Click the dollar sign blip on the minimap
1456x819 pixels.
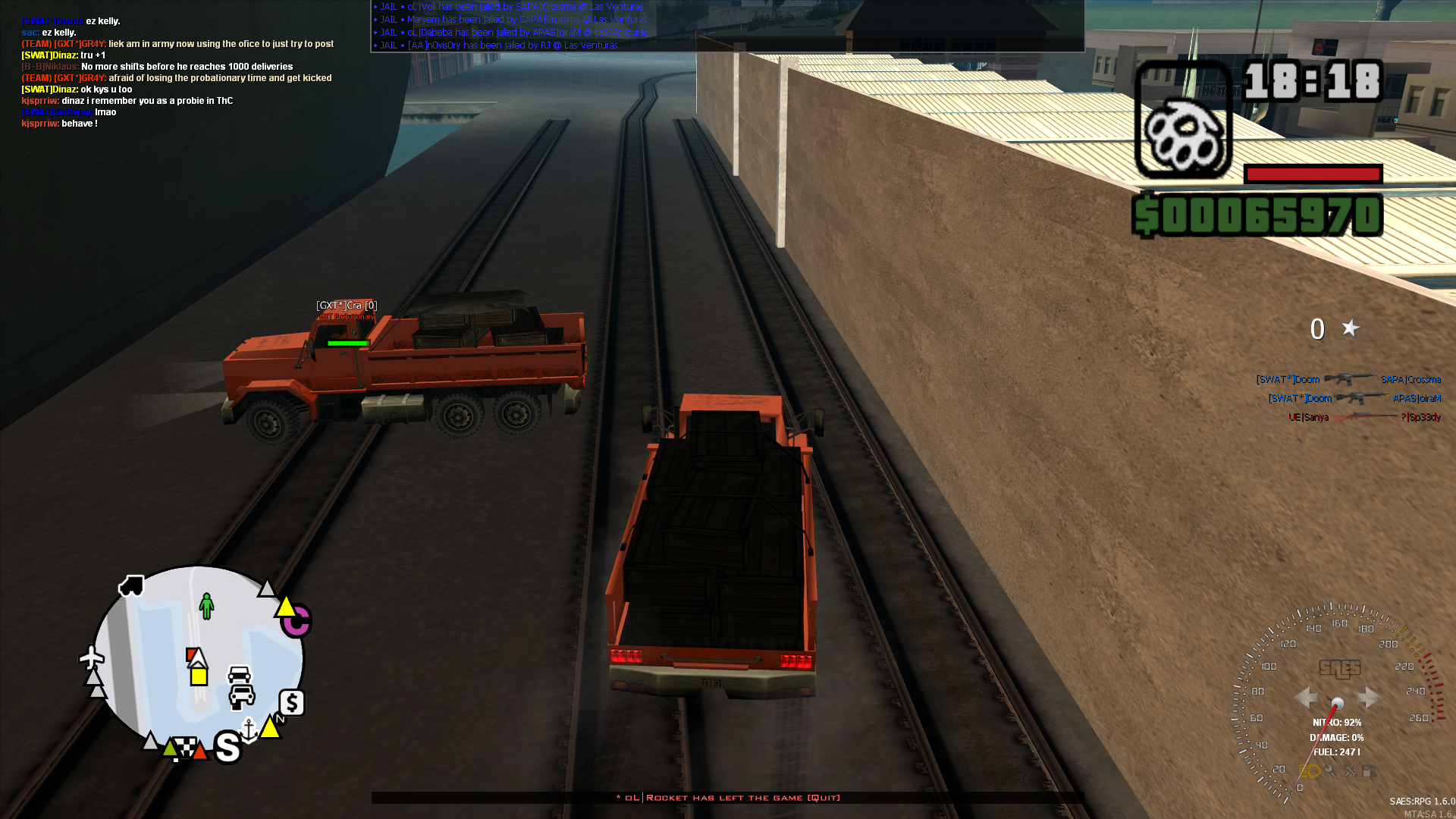(291, 701)
